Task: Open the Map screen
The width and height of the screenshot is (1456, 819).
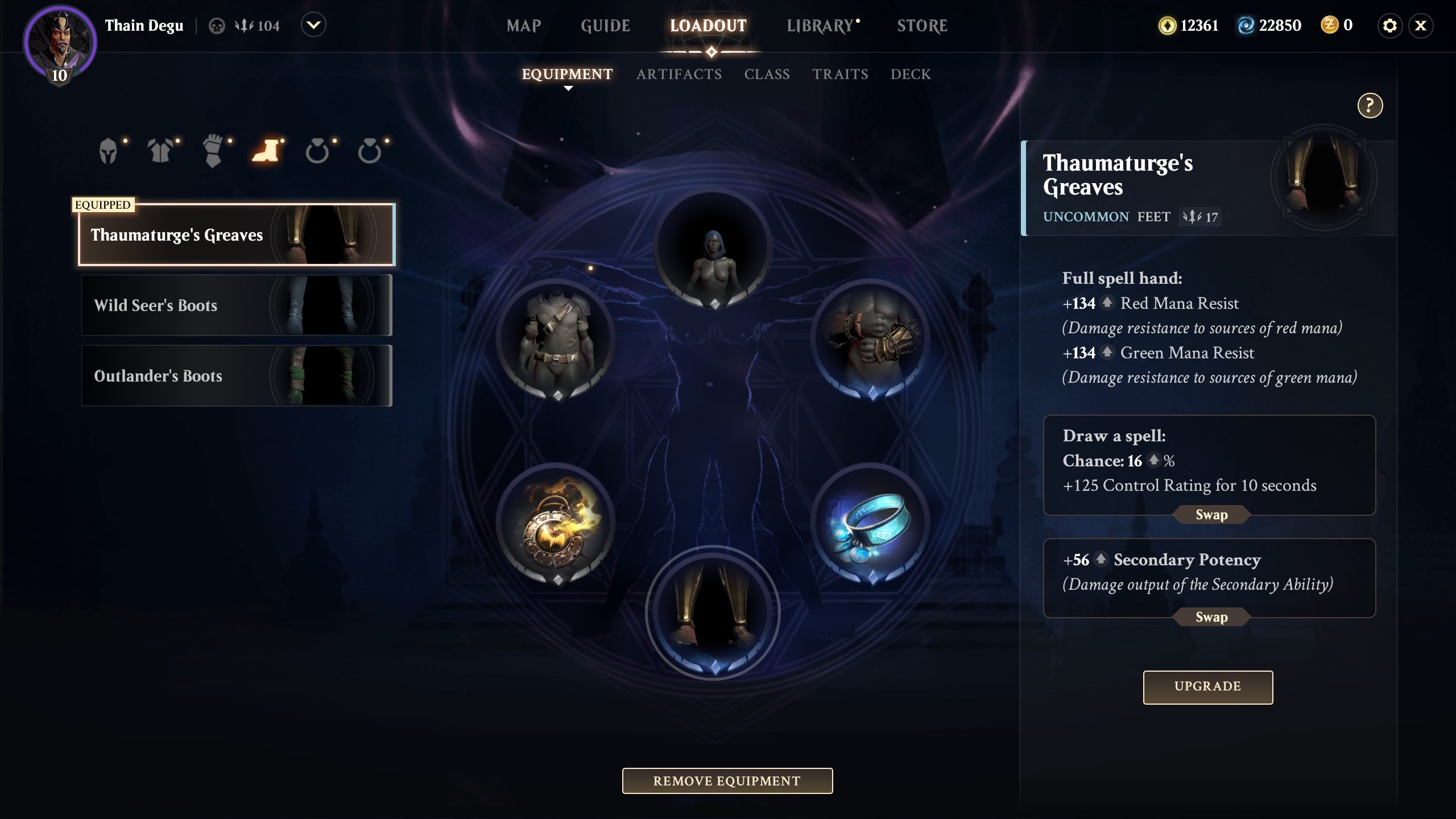Action: pyautogui.click(x=523, y=26)
